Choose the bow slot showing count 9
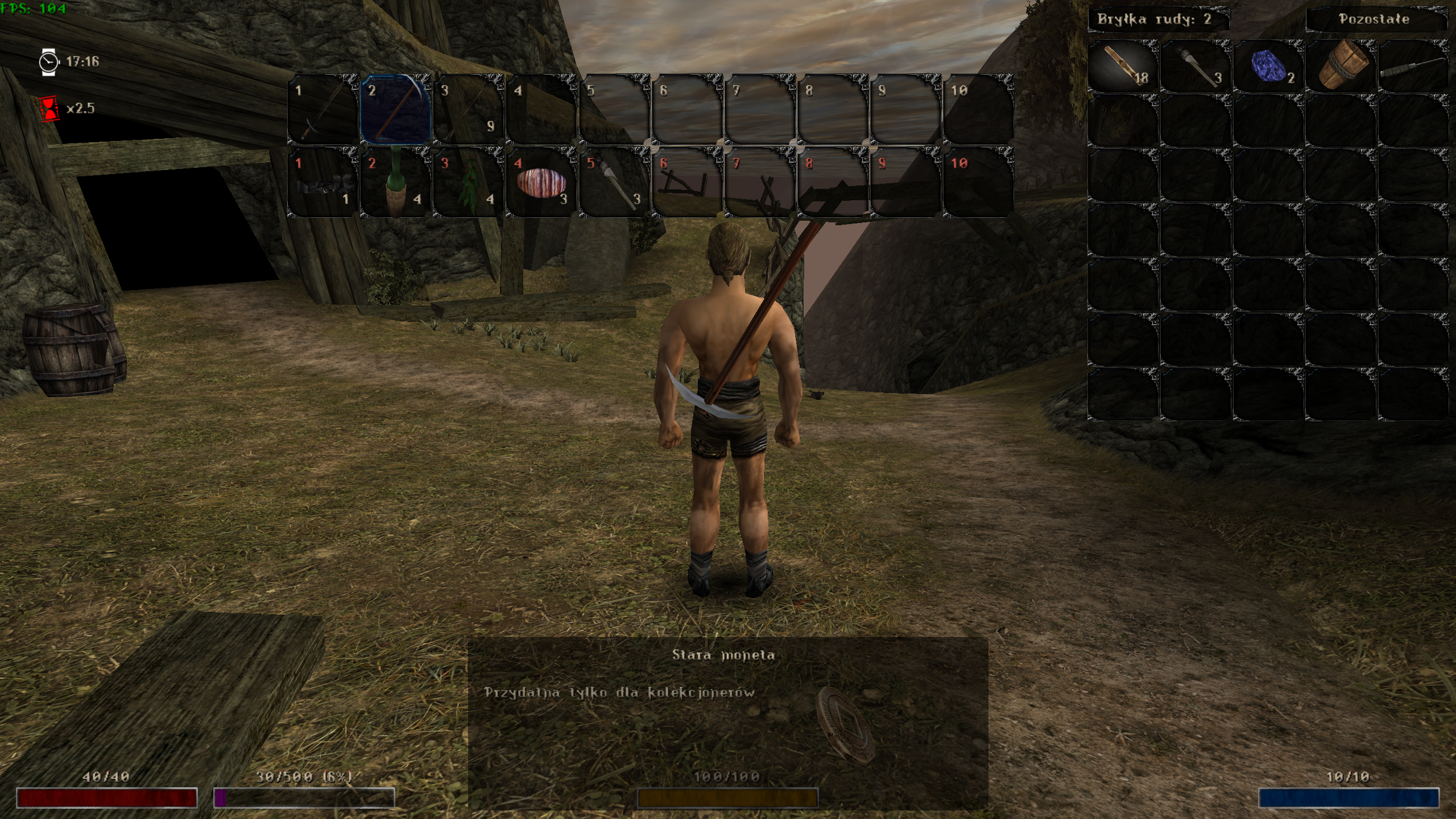 (469, 109)
